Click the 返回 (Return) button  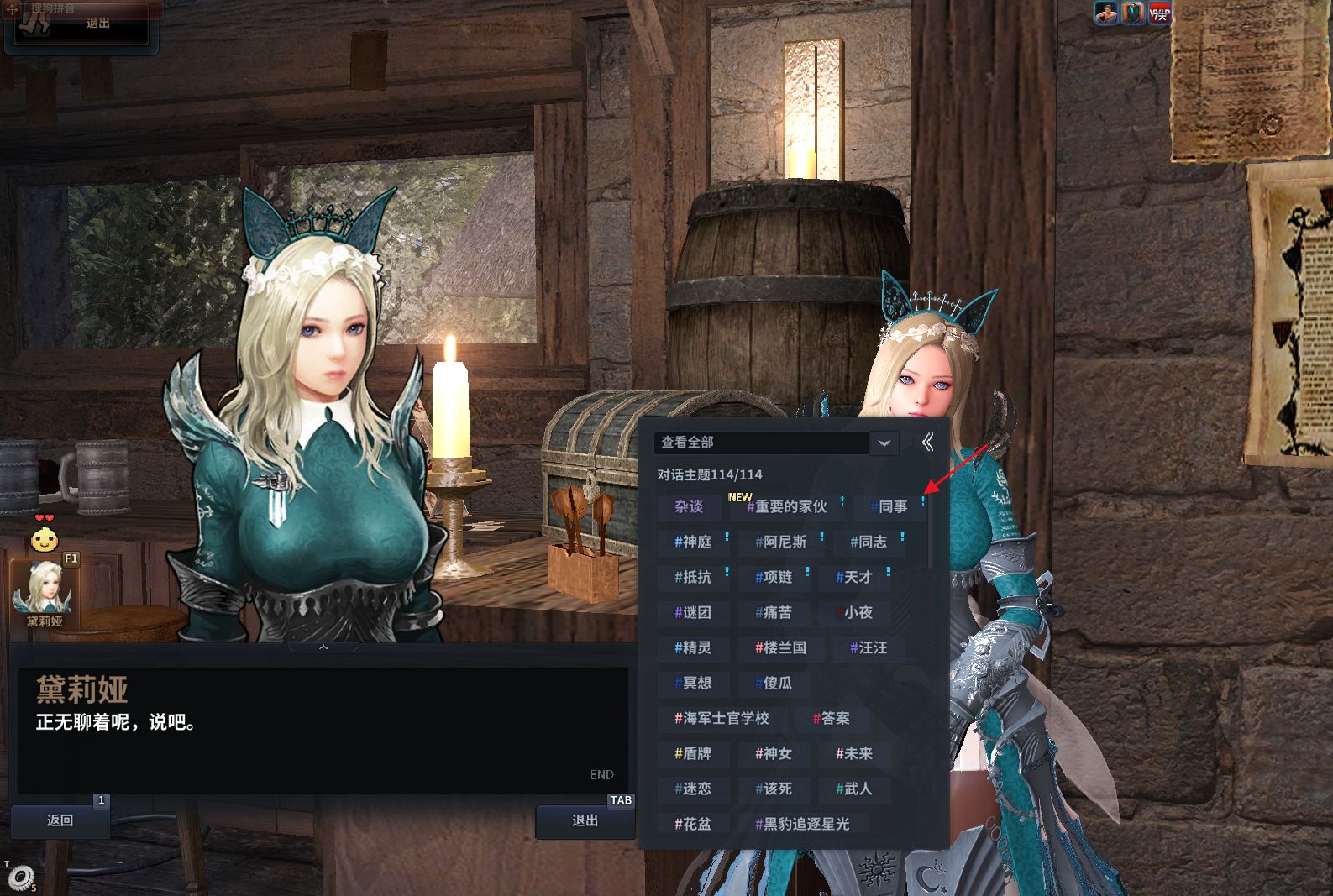60,820
